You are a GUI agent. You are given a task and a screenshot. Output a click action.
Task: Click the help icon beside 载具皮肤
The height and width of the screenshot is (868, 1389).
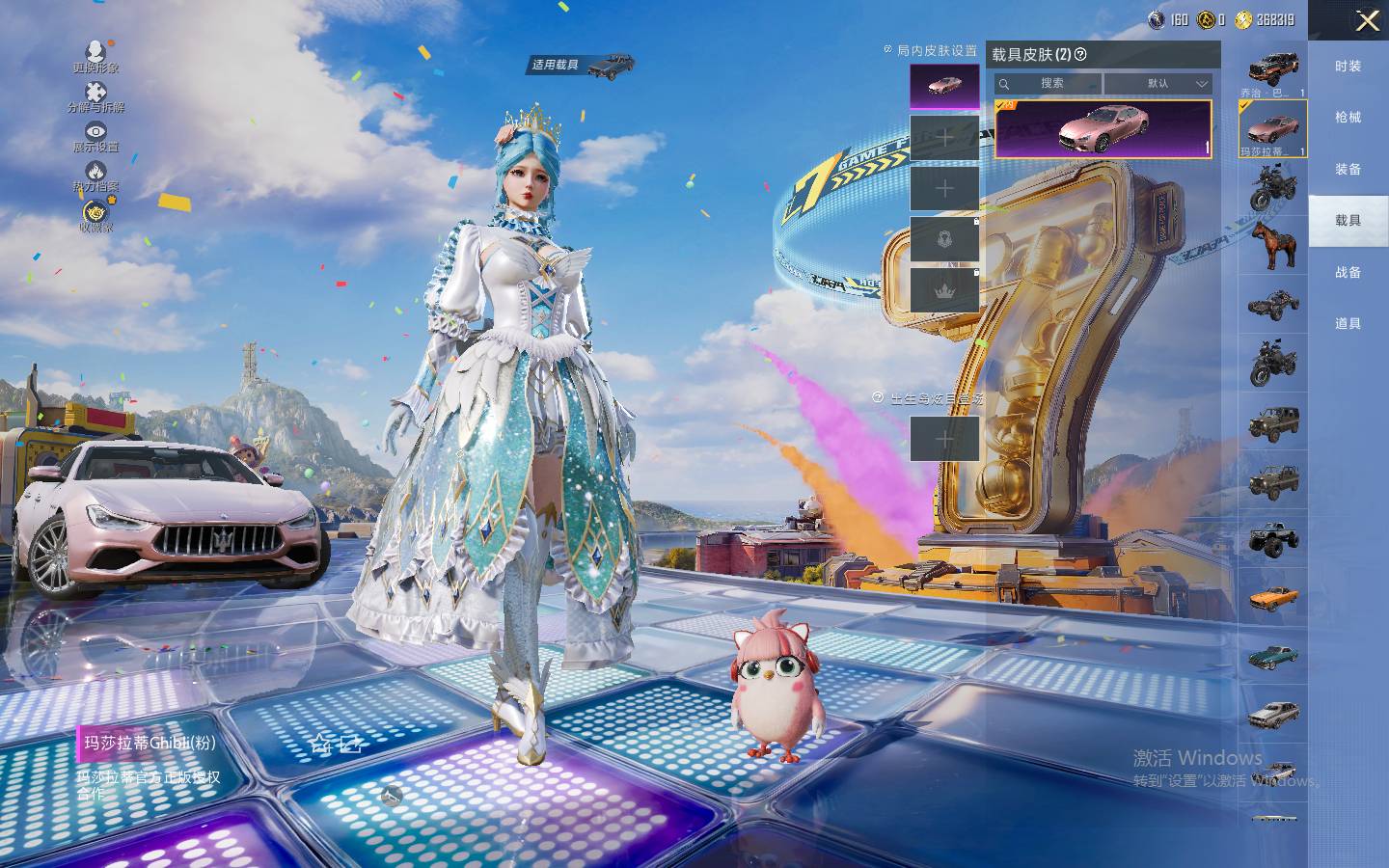[x=1080, y=55]
